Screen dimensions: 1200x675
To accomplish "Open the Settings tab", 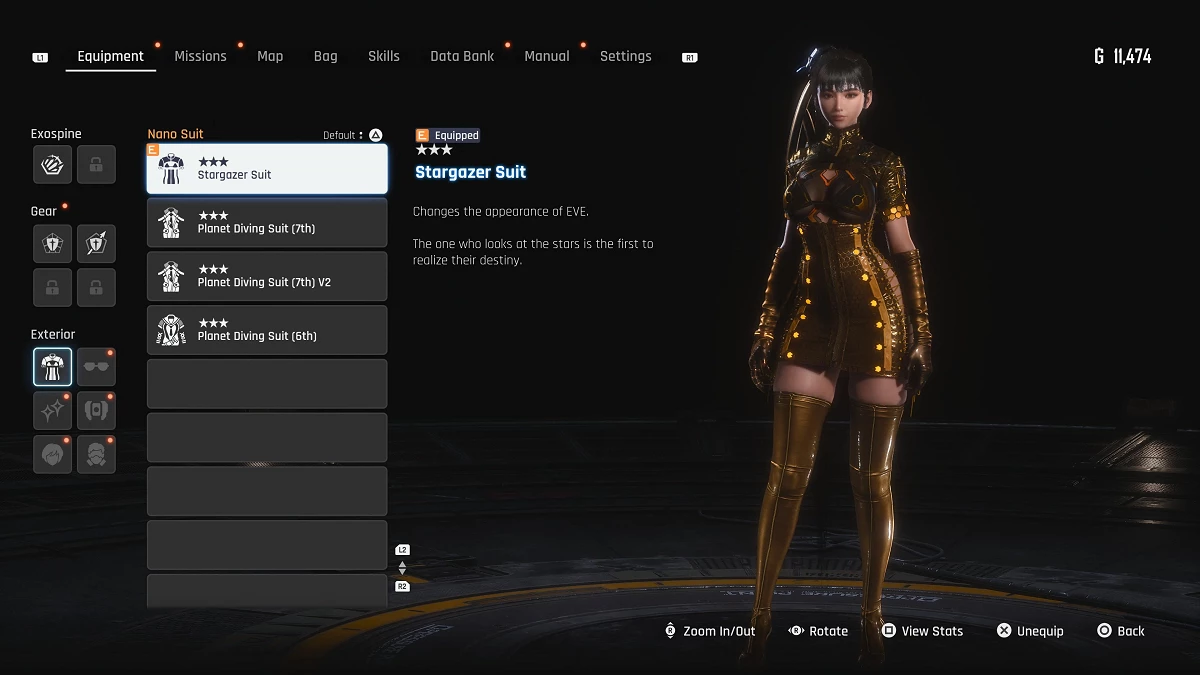I will coord(625,57).
